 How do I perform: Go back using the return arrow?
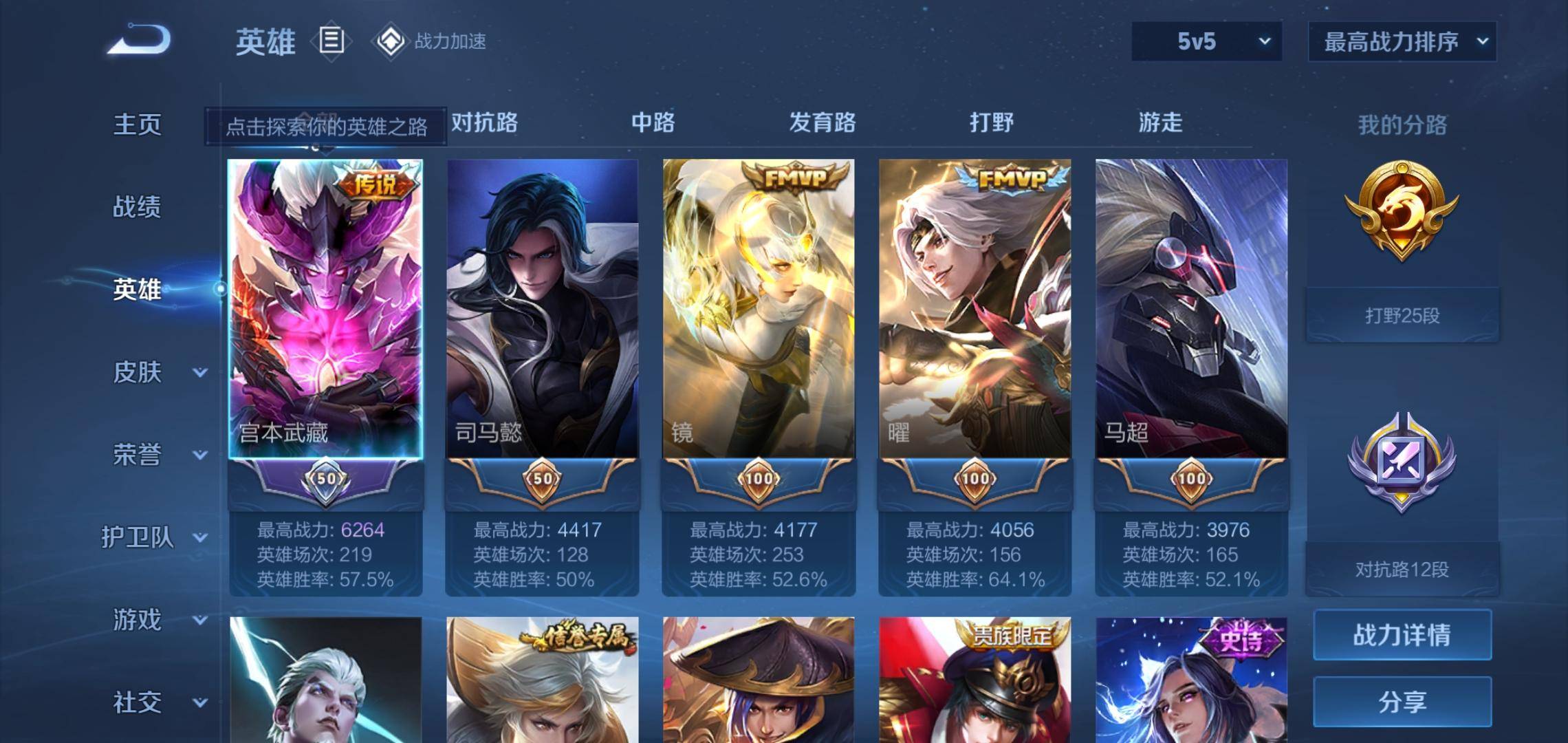[x=140, y=40]
